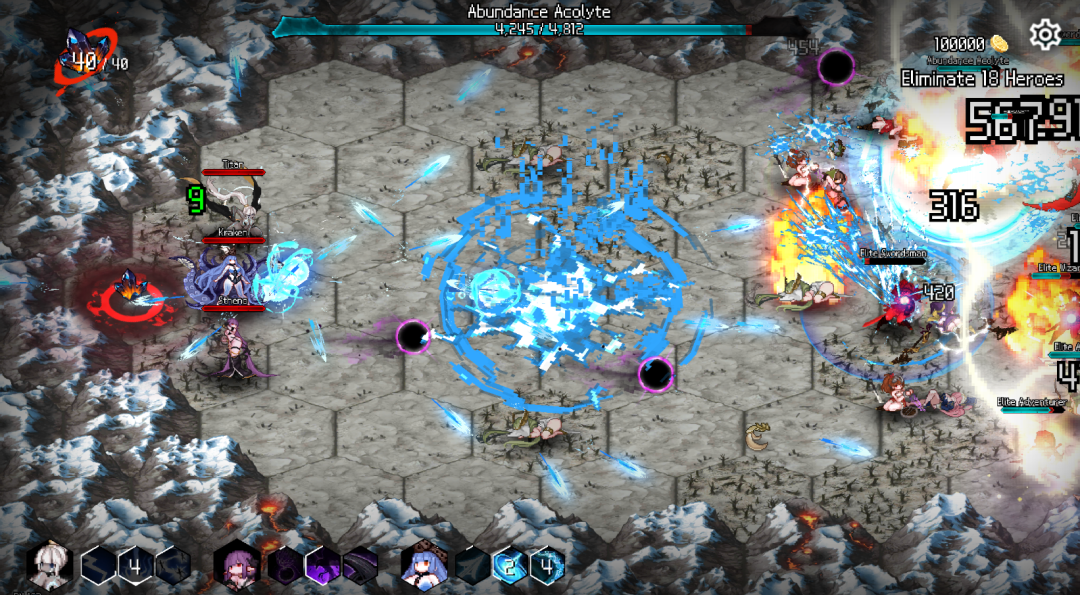
Task: Select the blue-haired hero portrait
Action: 425,566
